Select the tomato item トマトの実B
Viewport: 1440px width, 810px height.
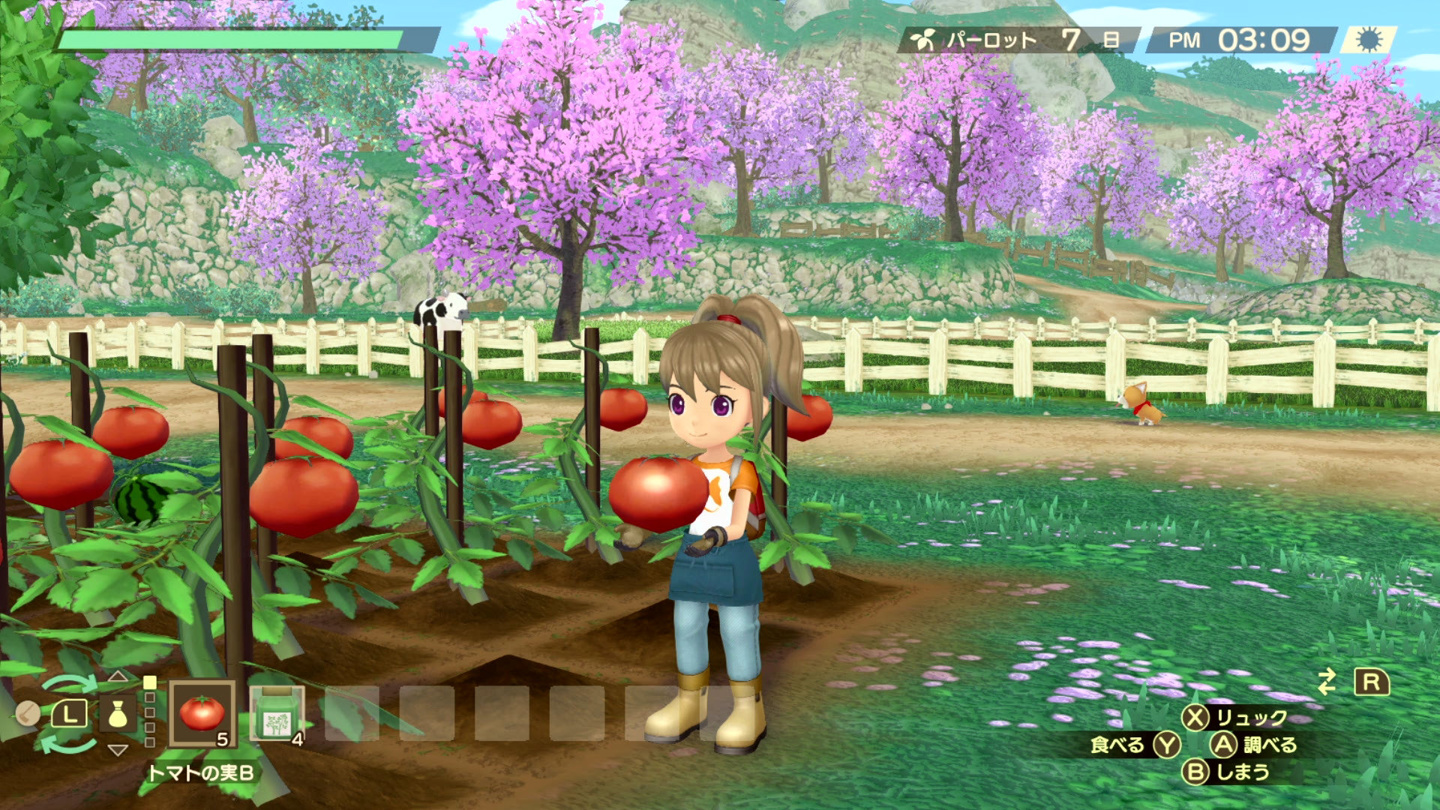click(203, 715)
